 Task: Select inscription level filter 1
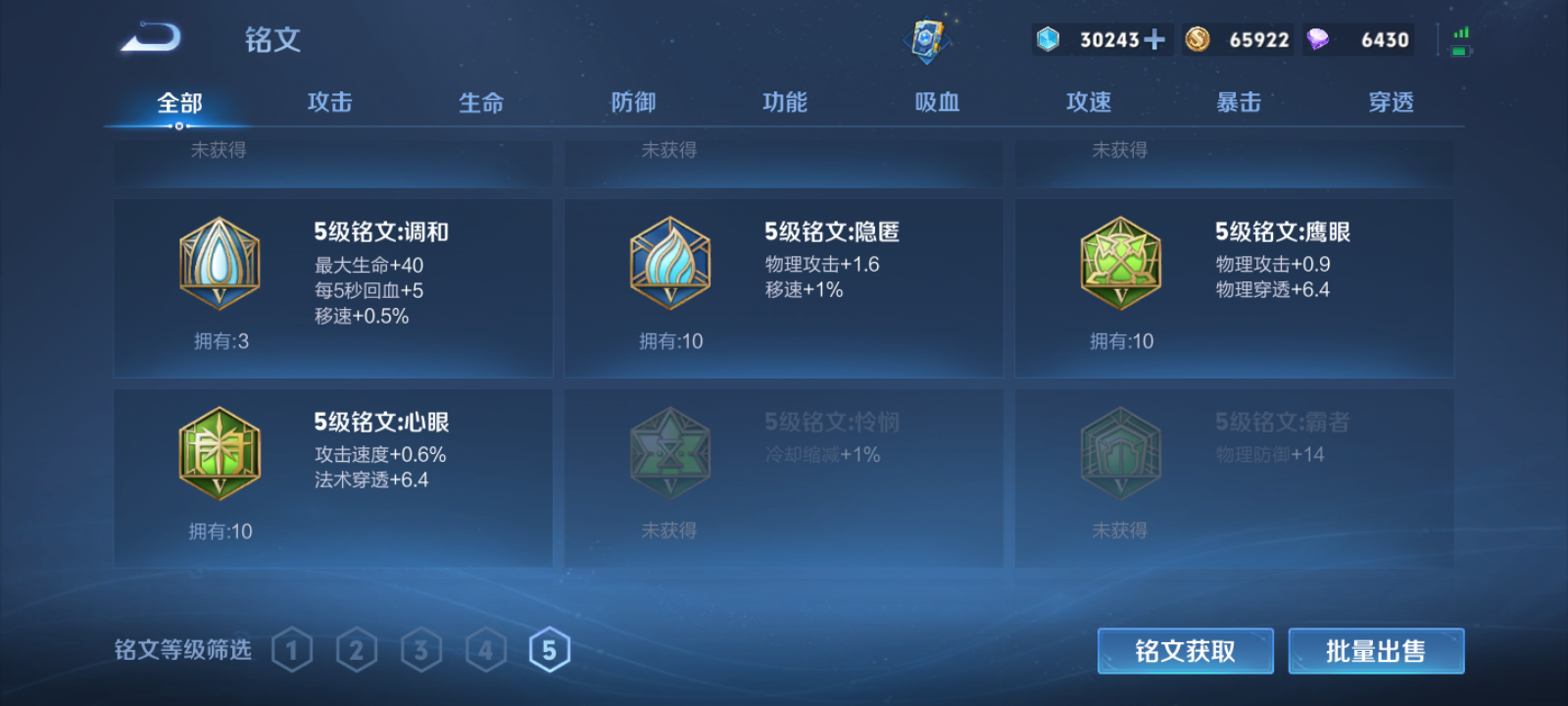tap(292, 648)
